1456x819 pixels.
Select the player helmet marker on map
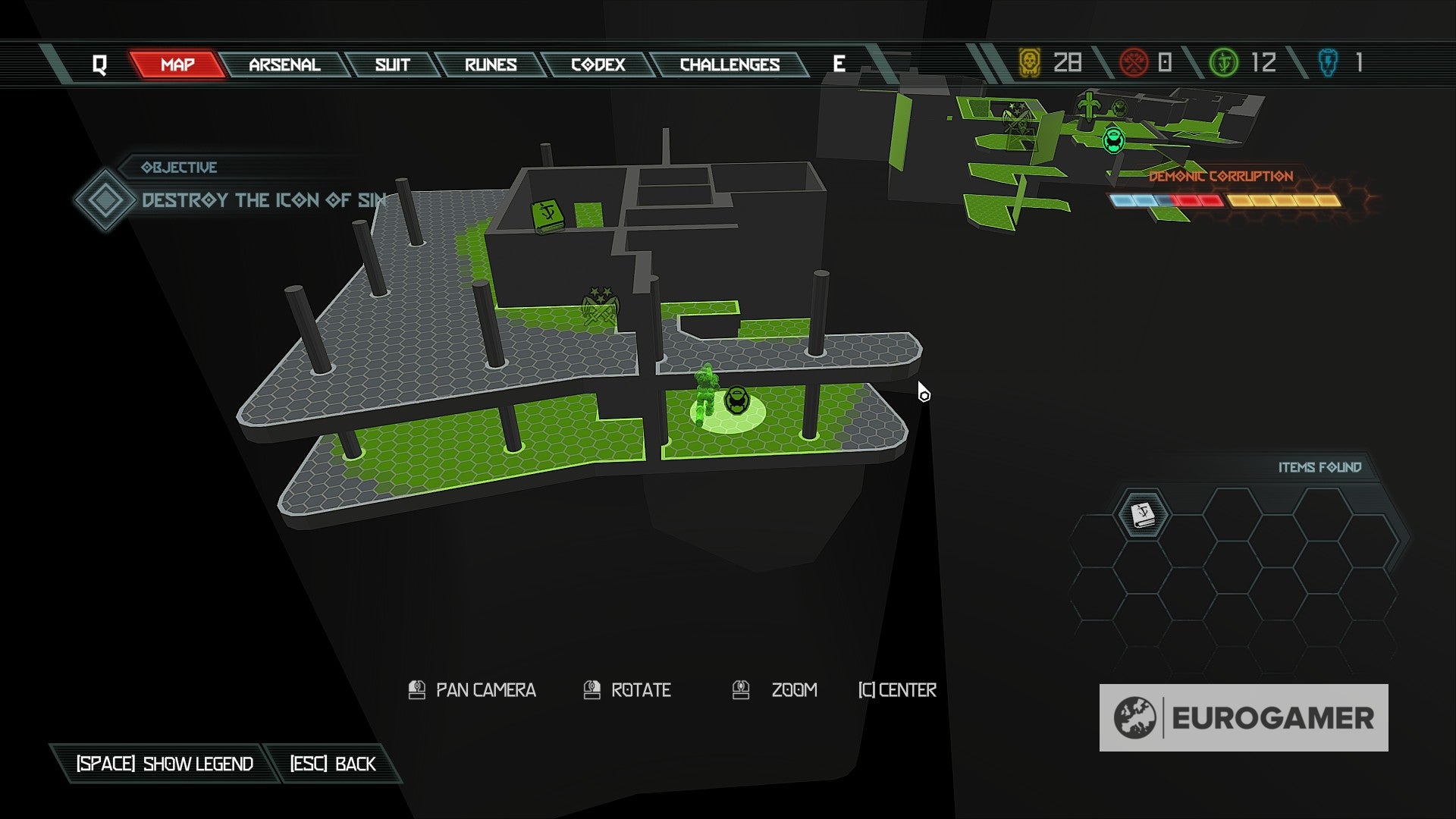pos(736,400)
